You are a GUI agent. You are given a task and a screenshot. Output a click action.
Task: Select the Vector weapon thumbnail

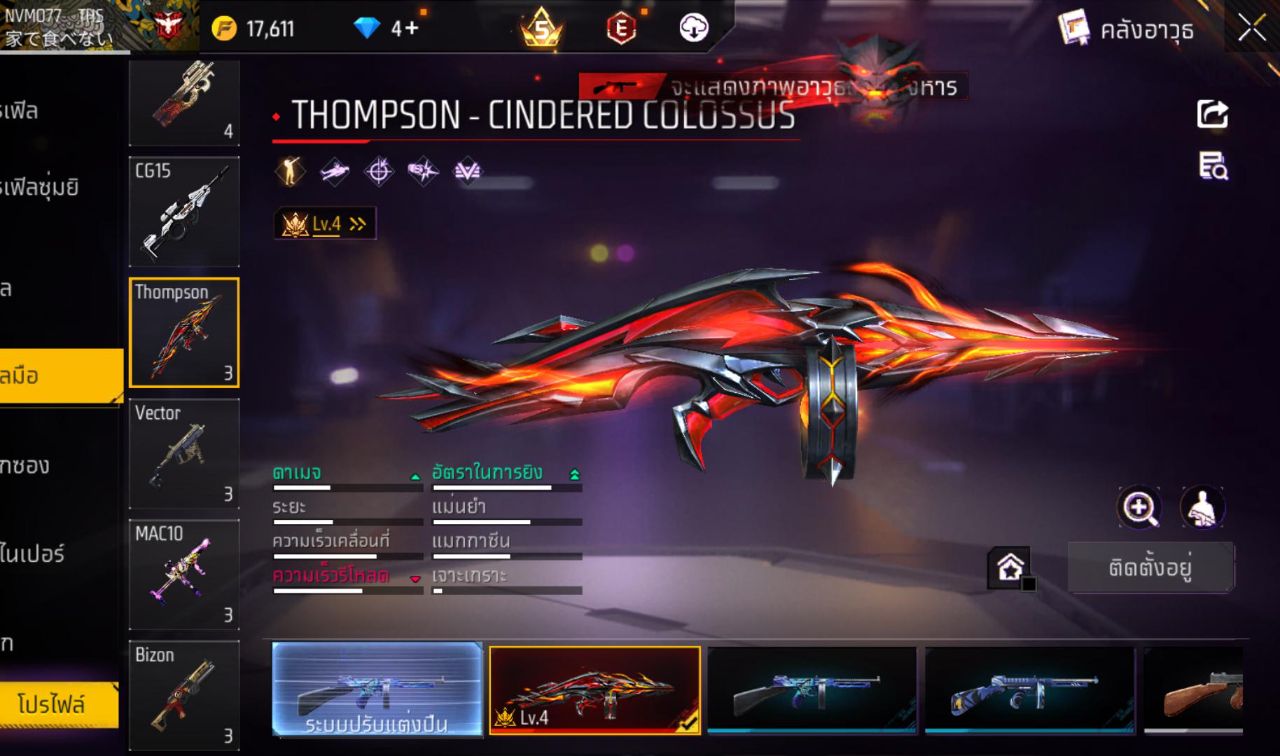pyautogui.click(x=184, y=453)
